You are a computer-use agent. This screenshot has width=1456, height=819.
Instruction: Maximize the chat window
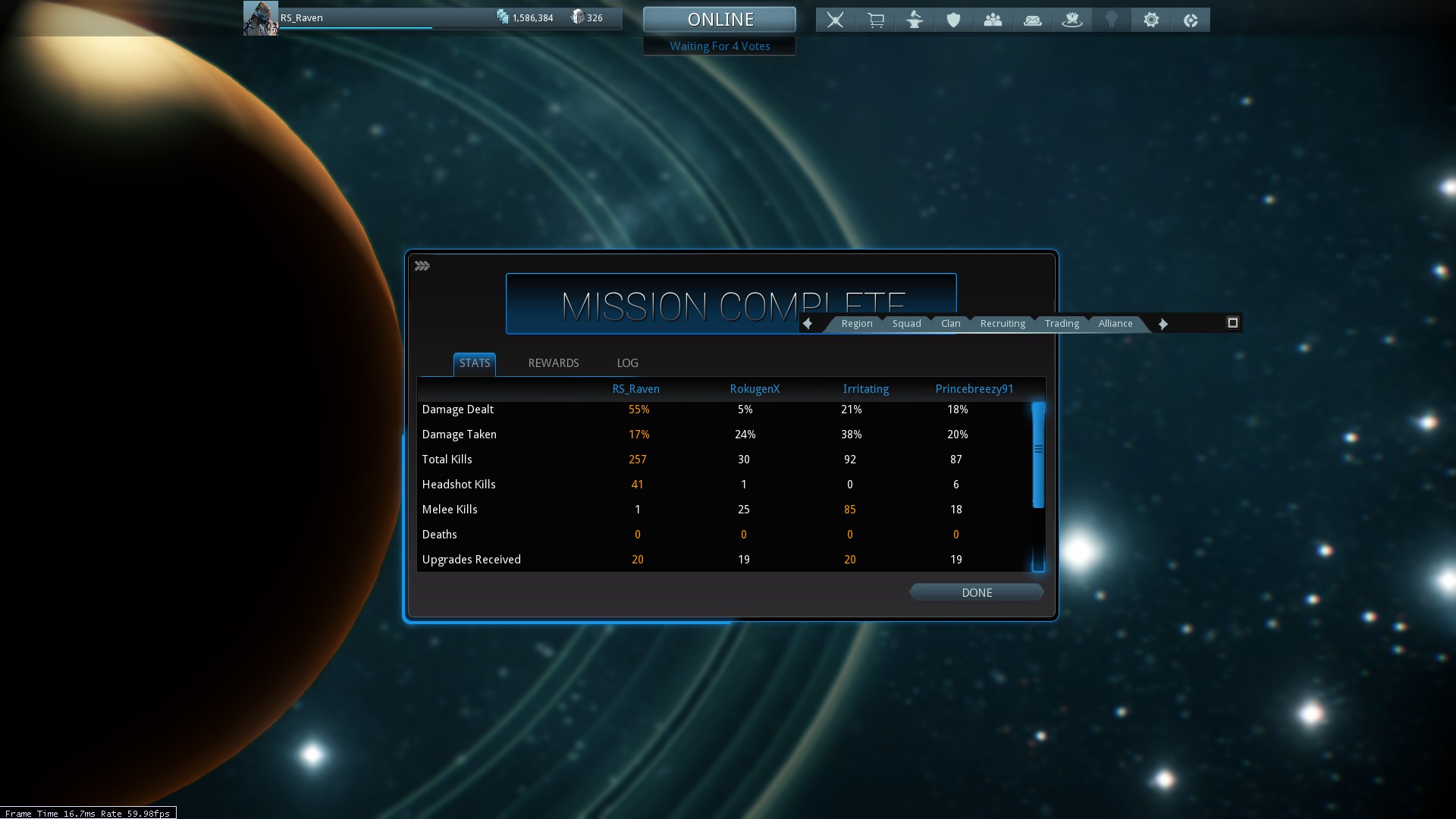point(1232,323)
